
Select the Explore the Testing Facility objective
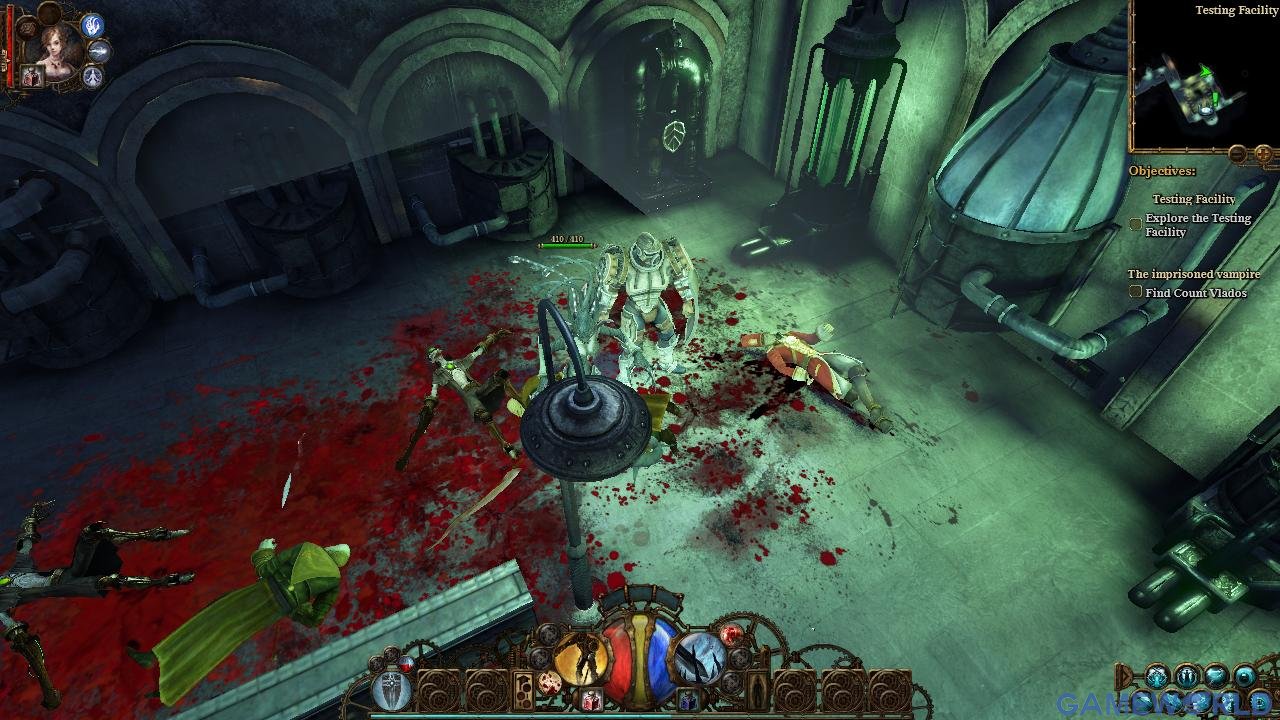click(x=1197, y=225)
